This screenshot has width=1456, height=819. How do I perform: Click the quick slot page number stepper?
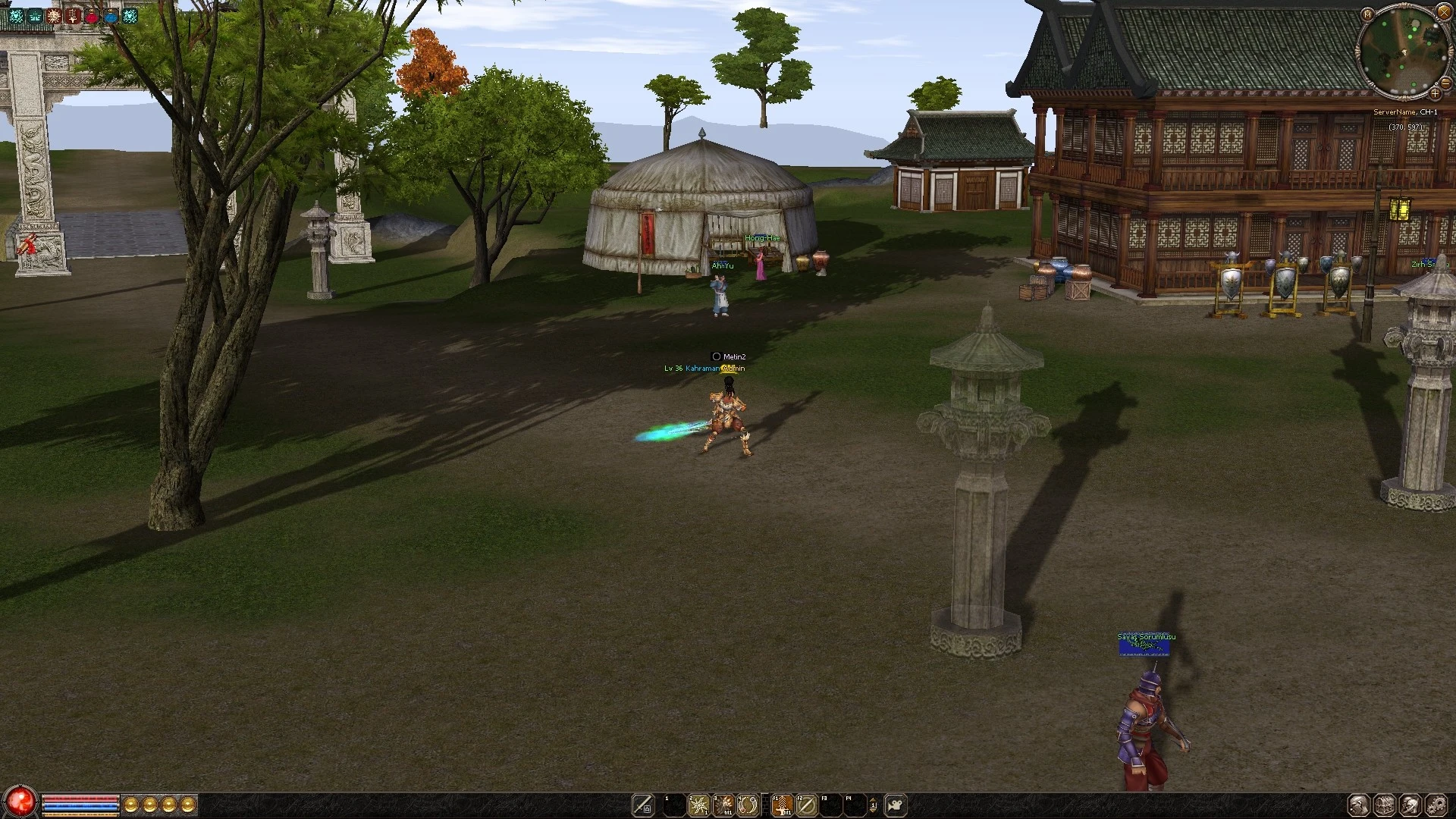[873, 805]
